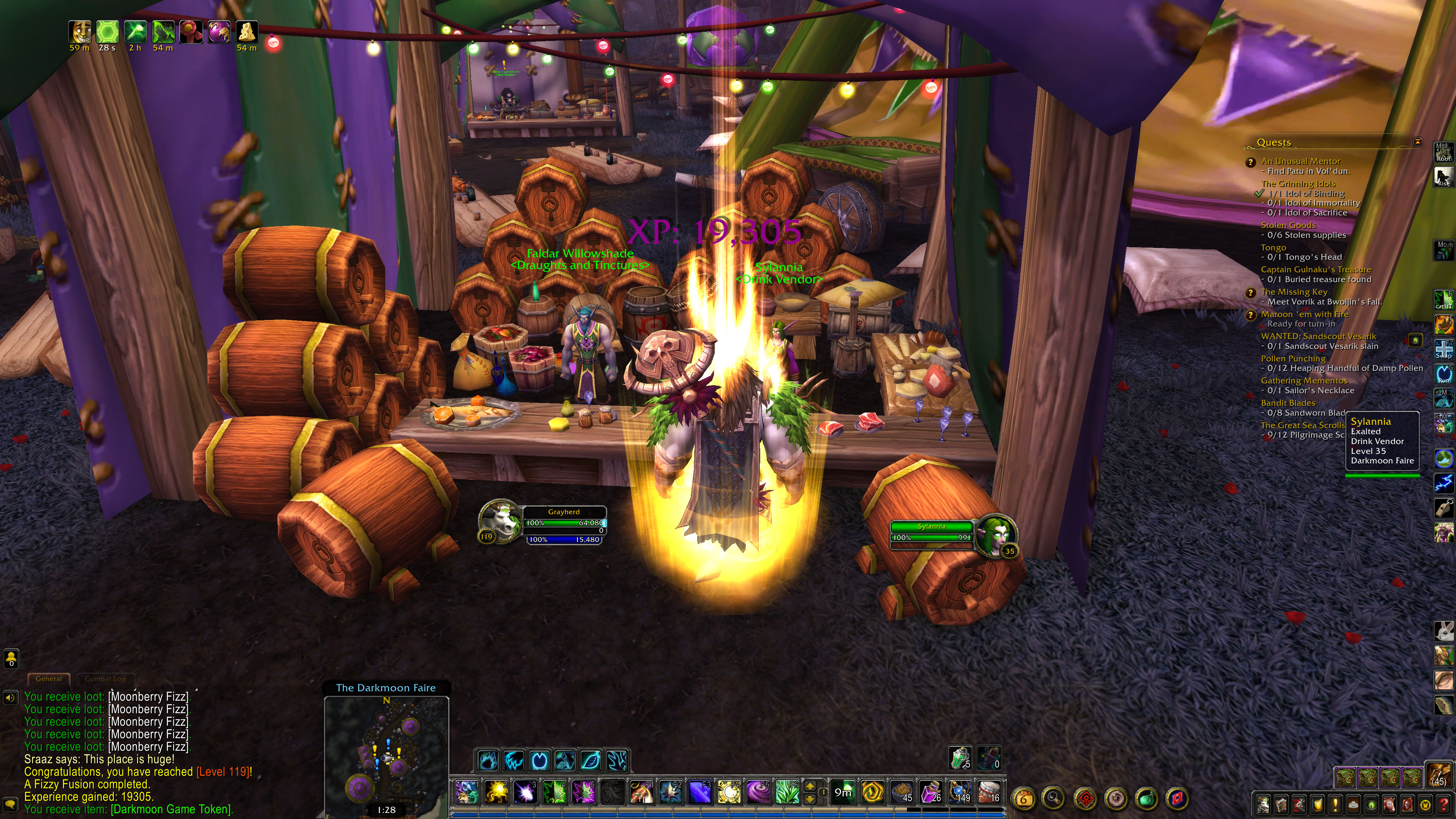Use the drum item with 16 charges

pos(988,792)
